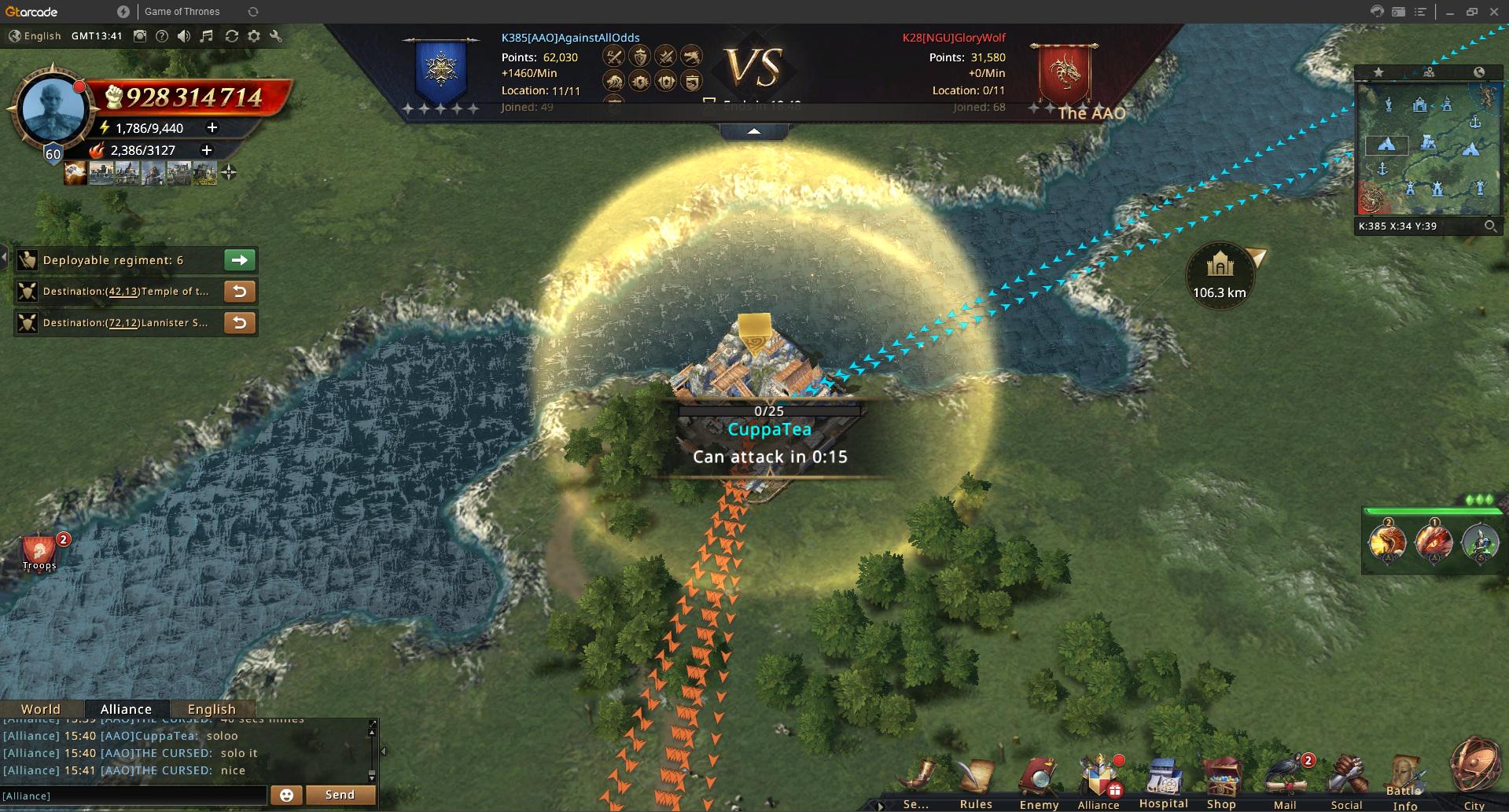Add stamina with lightning plus button
This screenshot has width=1509, height=812.
coord(212,127)
